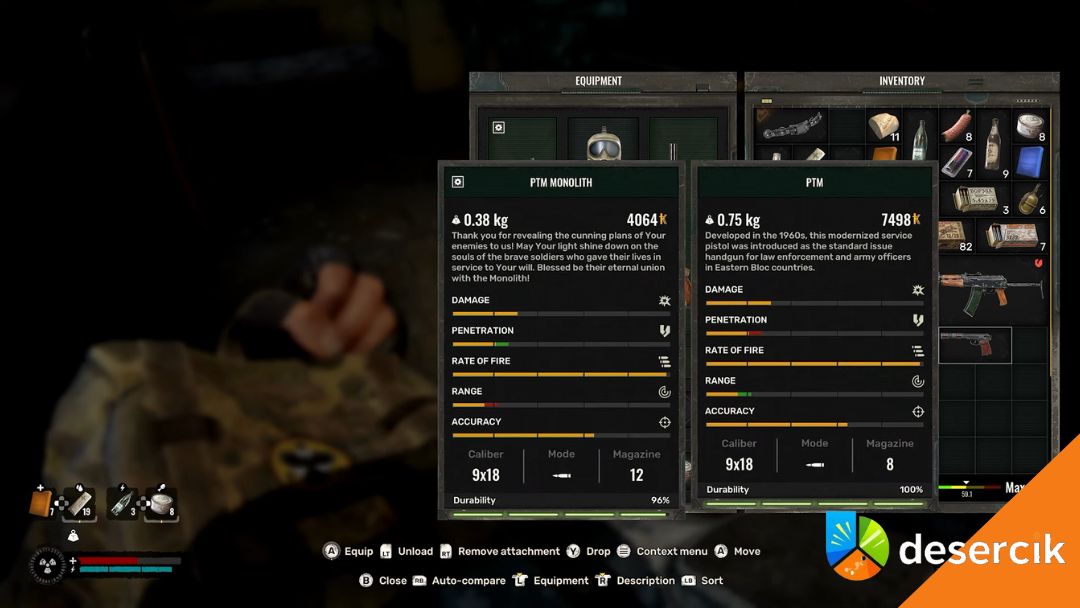Select the blue item in inventory
Screen dimensions: 1080x608
click(x=1030, y=161)
